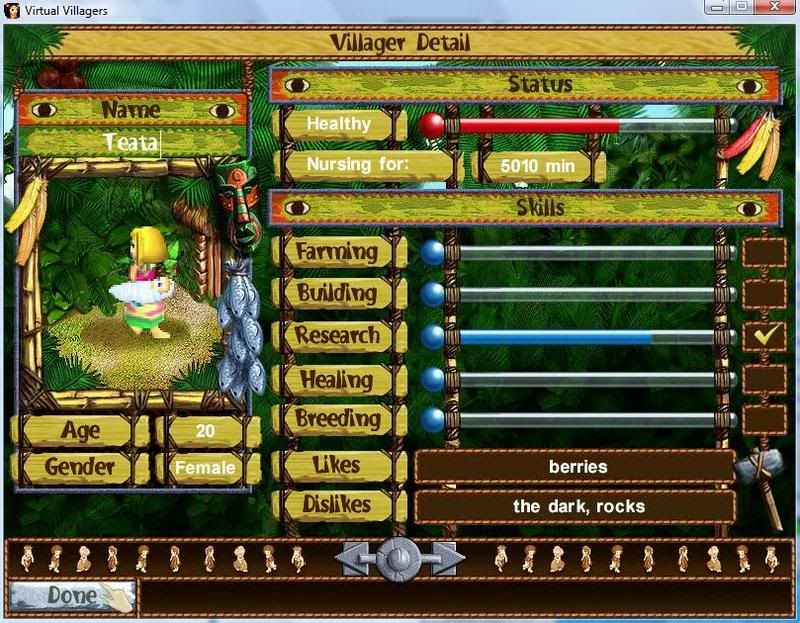This screenshot has width=800, height=623.
Task: Tick the Healing skill preference checkbox
Action: (763, 379)
